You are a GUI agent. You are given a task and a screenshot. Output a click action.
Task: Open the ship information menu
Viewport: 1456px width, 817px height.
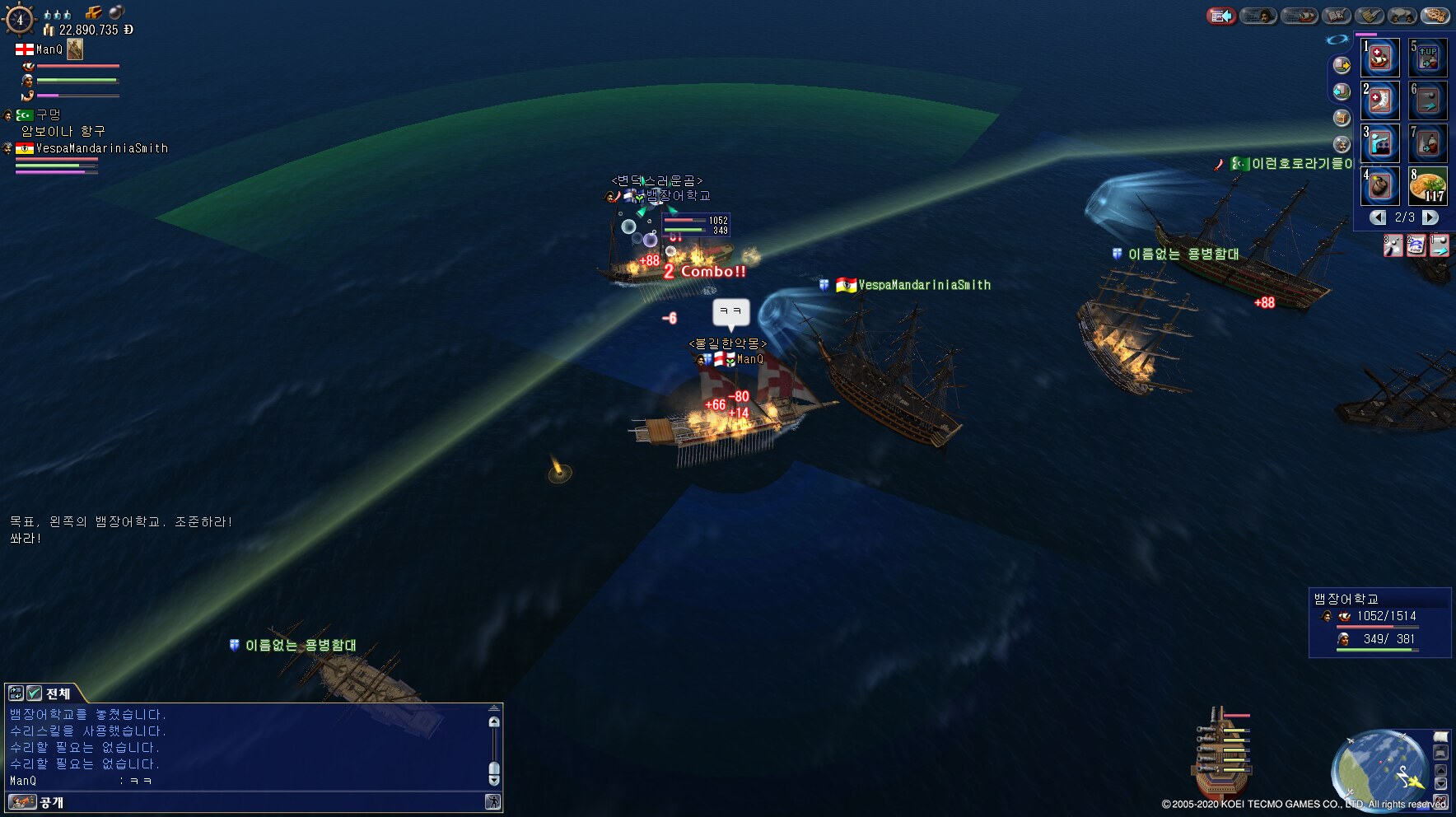1300,16
